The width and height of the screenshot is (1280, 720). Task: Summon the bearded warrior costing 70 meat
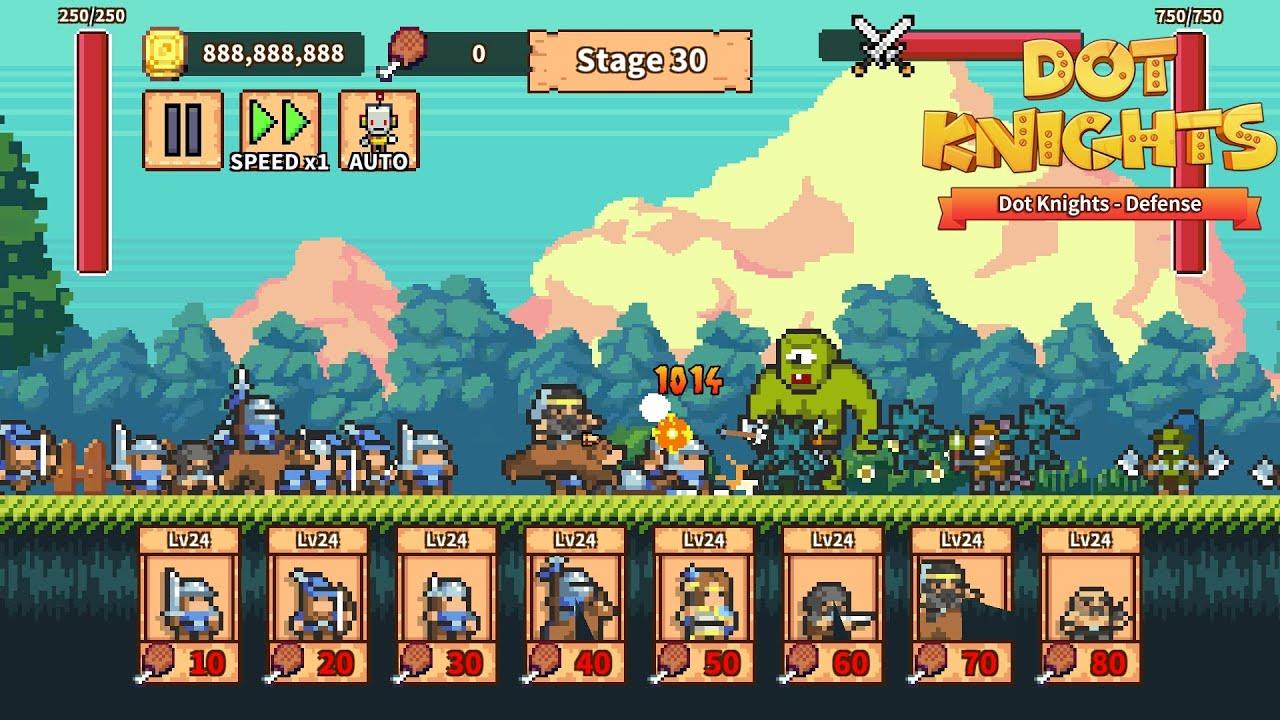pos(962,605)
